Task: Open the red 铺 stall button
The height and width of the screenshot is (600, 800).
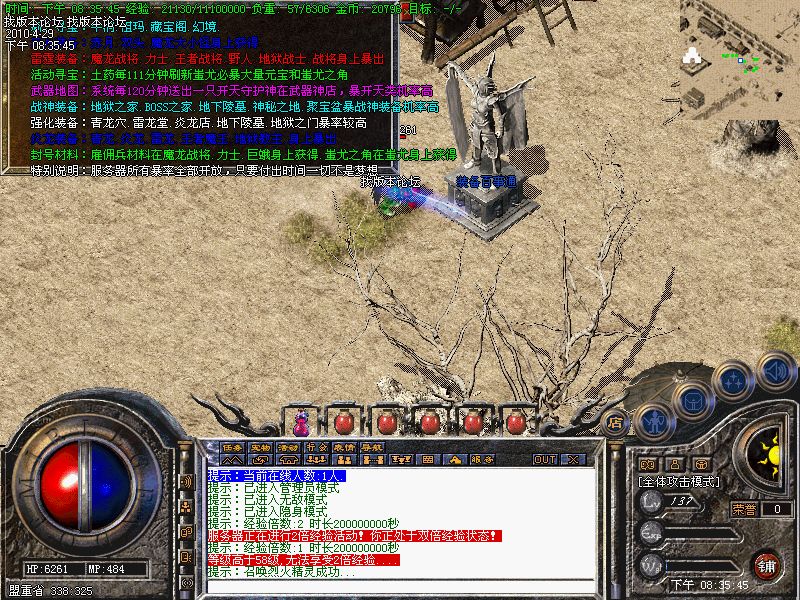Action: tap(766, 564)
